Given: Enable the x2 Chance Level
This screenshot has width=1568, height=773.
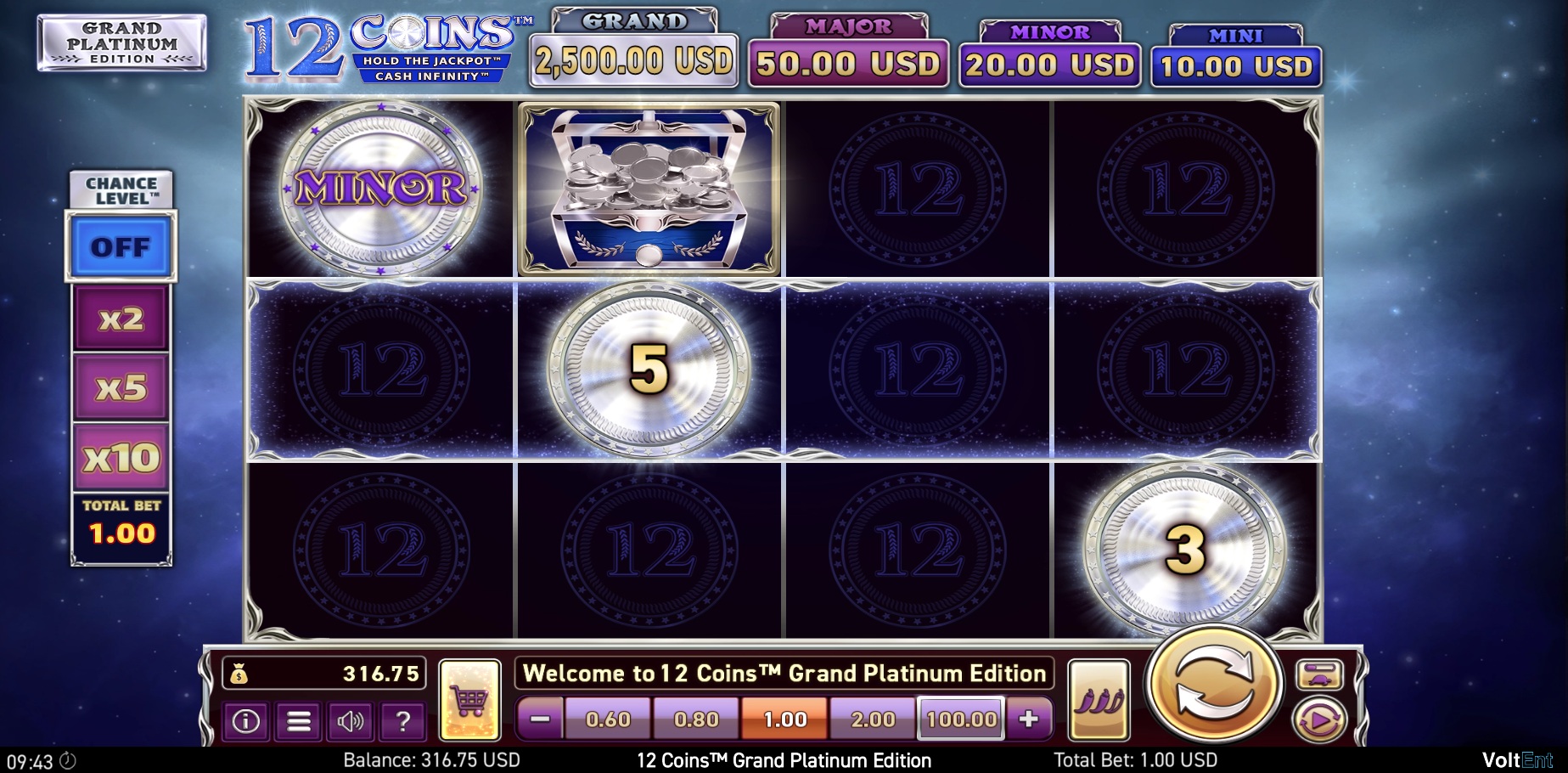Looking at the screenshot, I should (x=120, y=319).
